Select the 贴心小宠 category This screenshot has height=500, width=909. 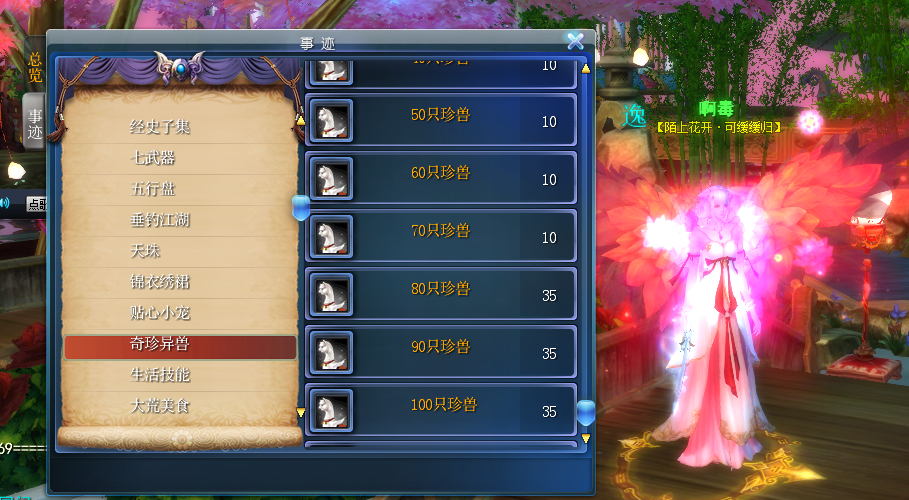tap(160, 313)
